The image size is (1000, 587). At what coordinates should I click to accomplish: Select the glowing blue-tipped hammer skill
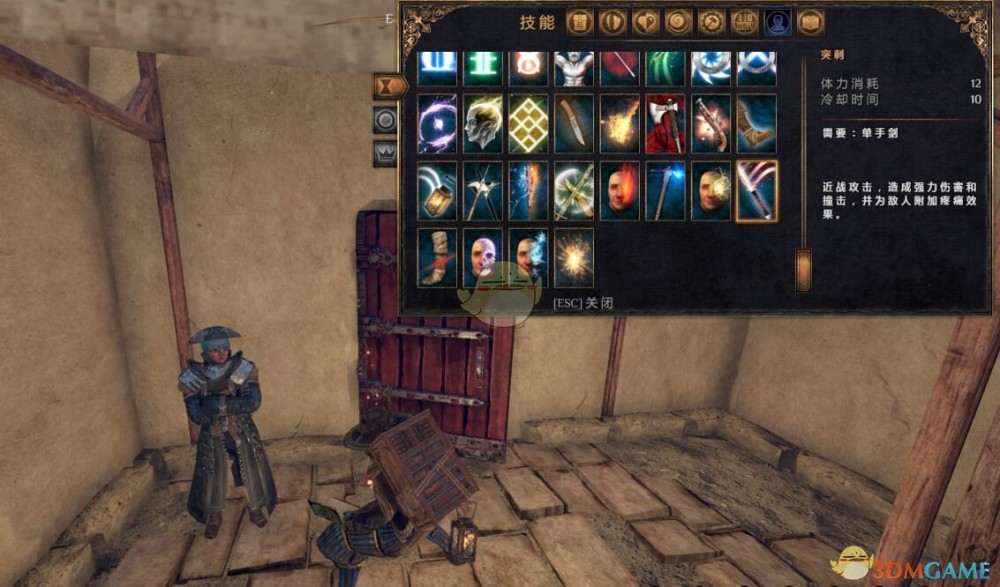click(665, 190)
